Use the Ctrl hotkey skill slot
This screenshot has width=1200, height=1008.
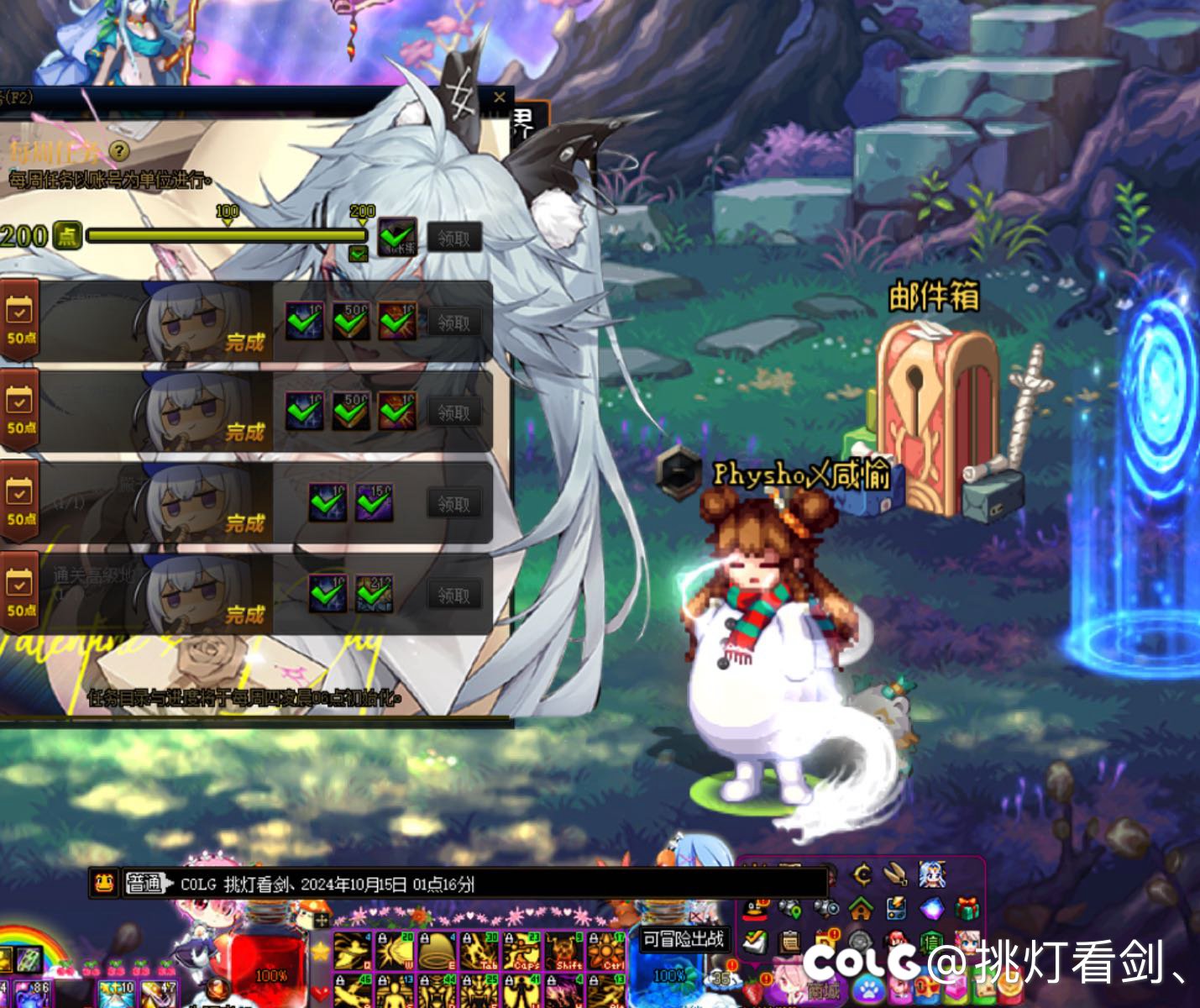pyautogui.click(x=605, y=950)
